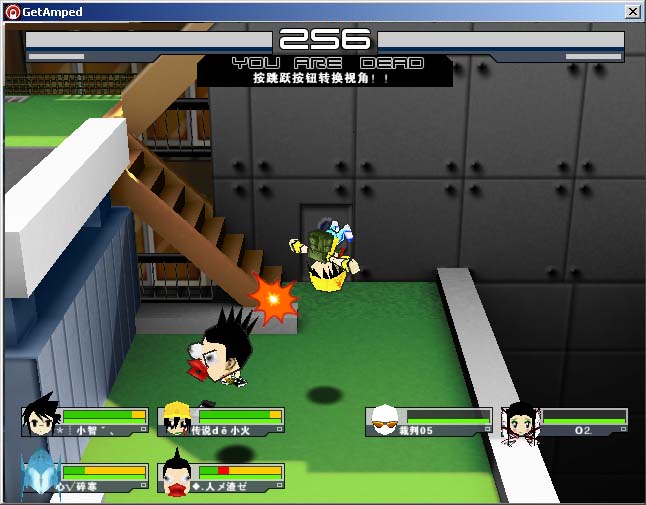The image size is (646, 505).
Task: Pick the blue ice-helmet player portrait
Action: tap(39, 474)
